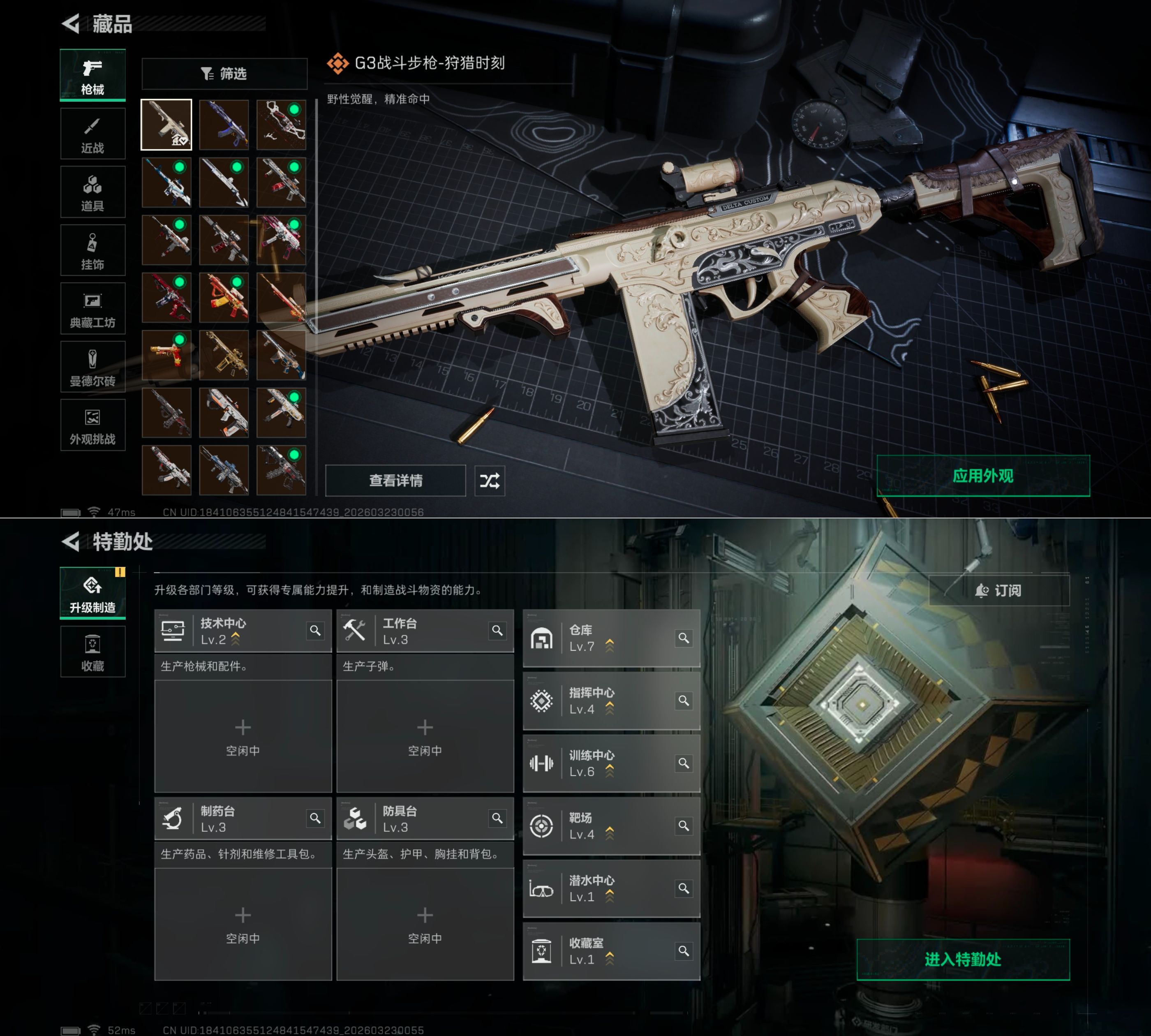Go back from the 特勤处 screen
This screenshot has width=1151, height=1036.
tap(71, 542)
